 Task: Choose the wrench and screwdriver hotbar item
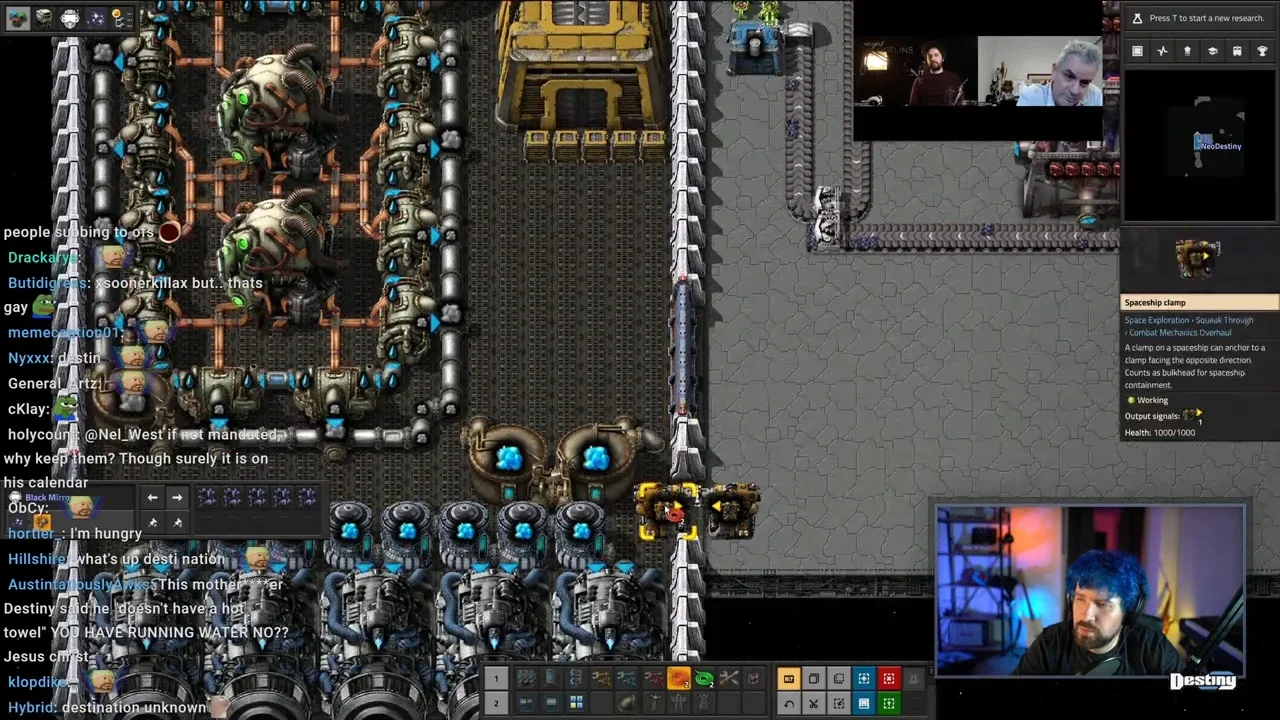pos(729,679)
